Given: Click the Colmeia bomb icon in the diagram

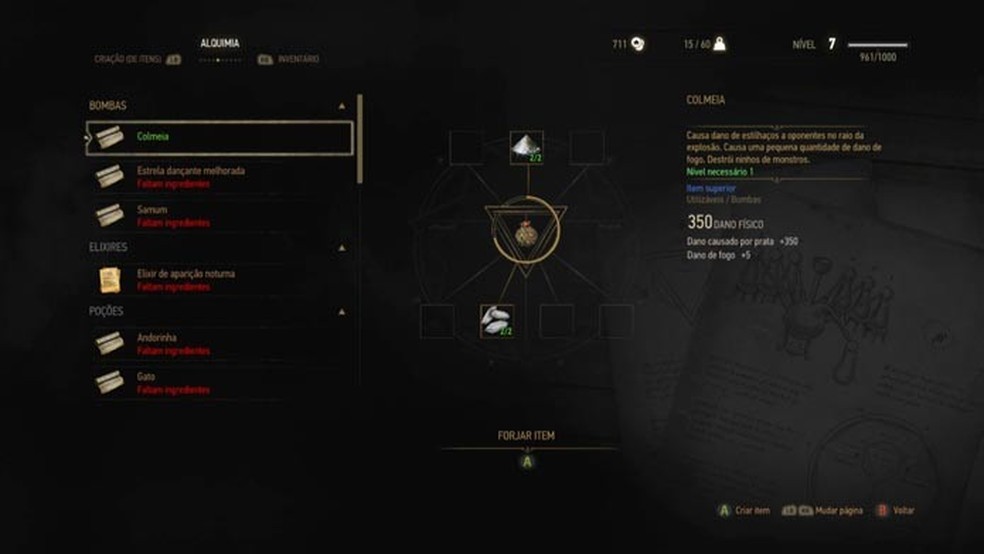Looking at the screenshot, I should pyautogui.click(x=526, y=231).
